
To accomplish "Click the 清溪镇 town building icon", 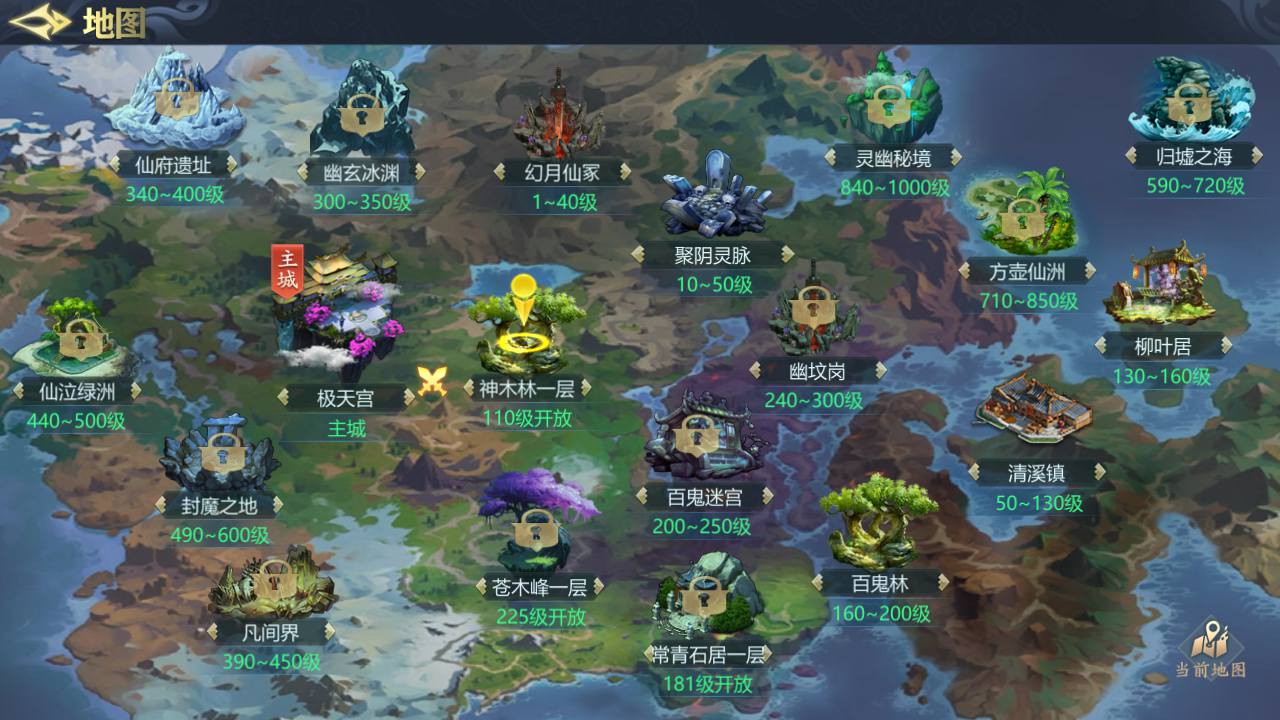I will [x=1035, y=410].
